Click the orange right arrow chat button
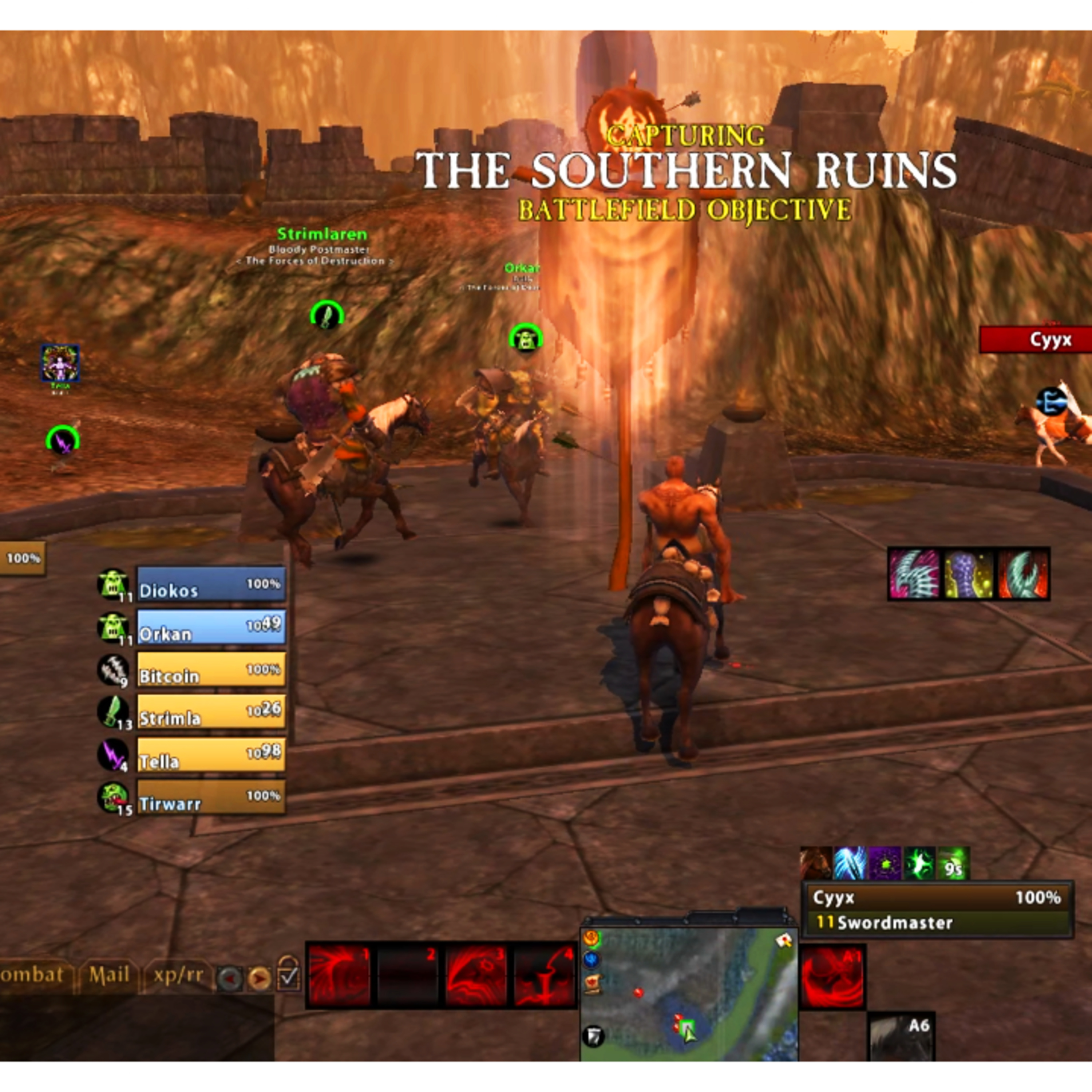The image size is (1092, 1092). pos(260,978)
